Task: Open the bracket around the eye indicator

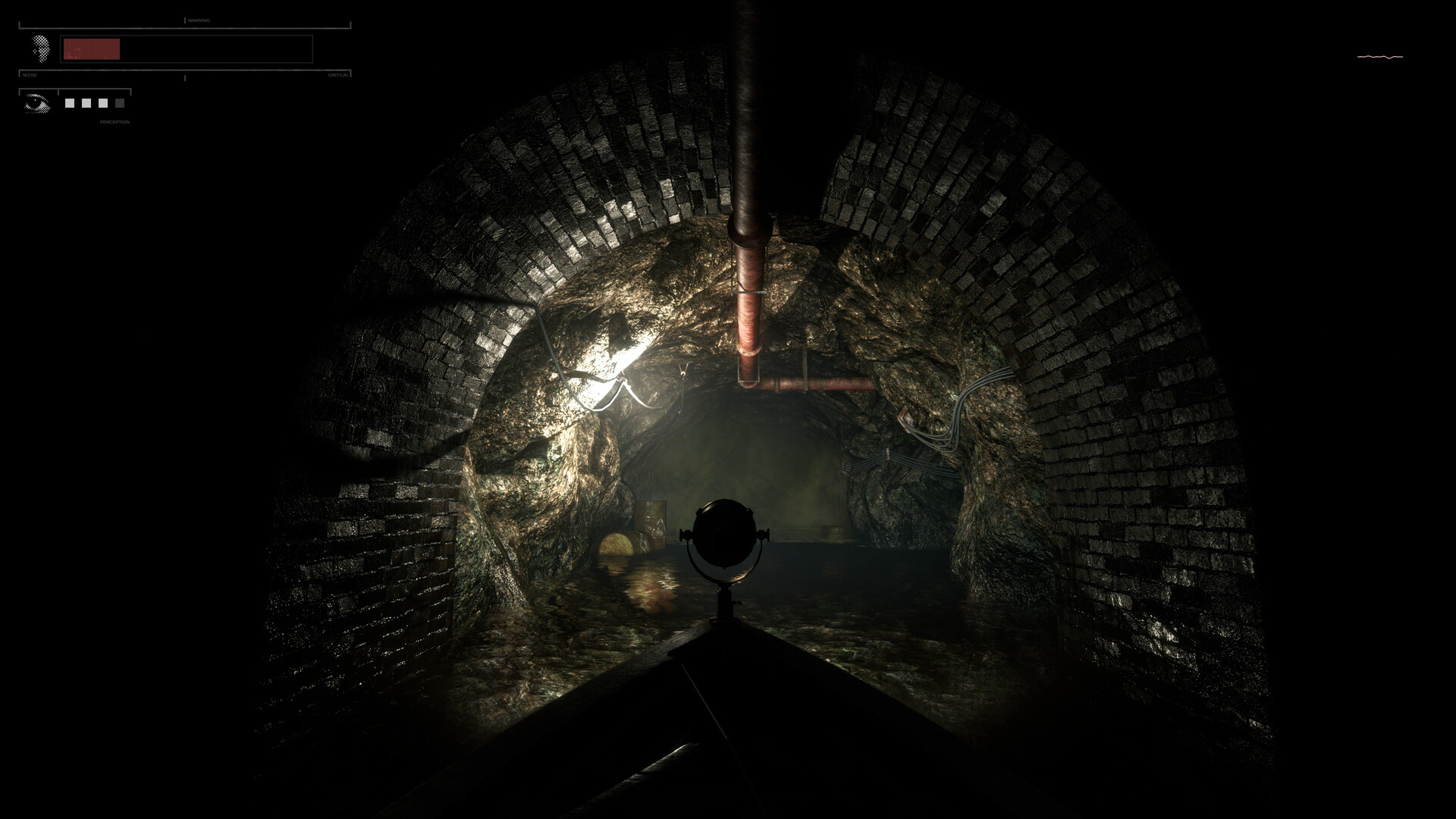Action: pos(38,89)
